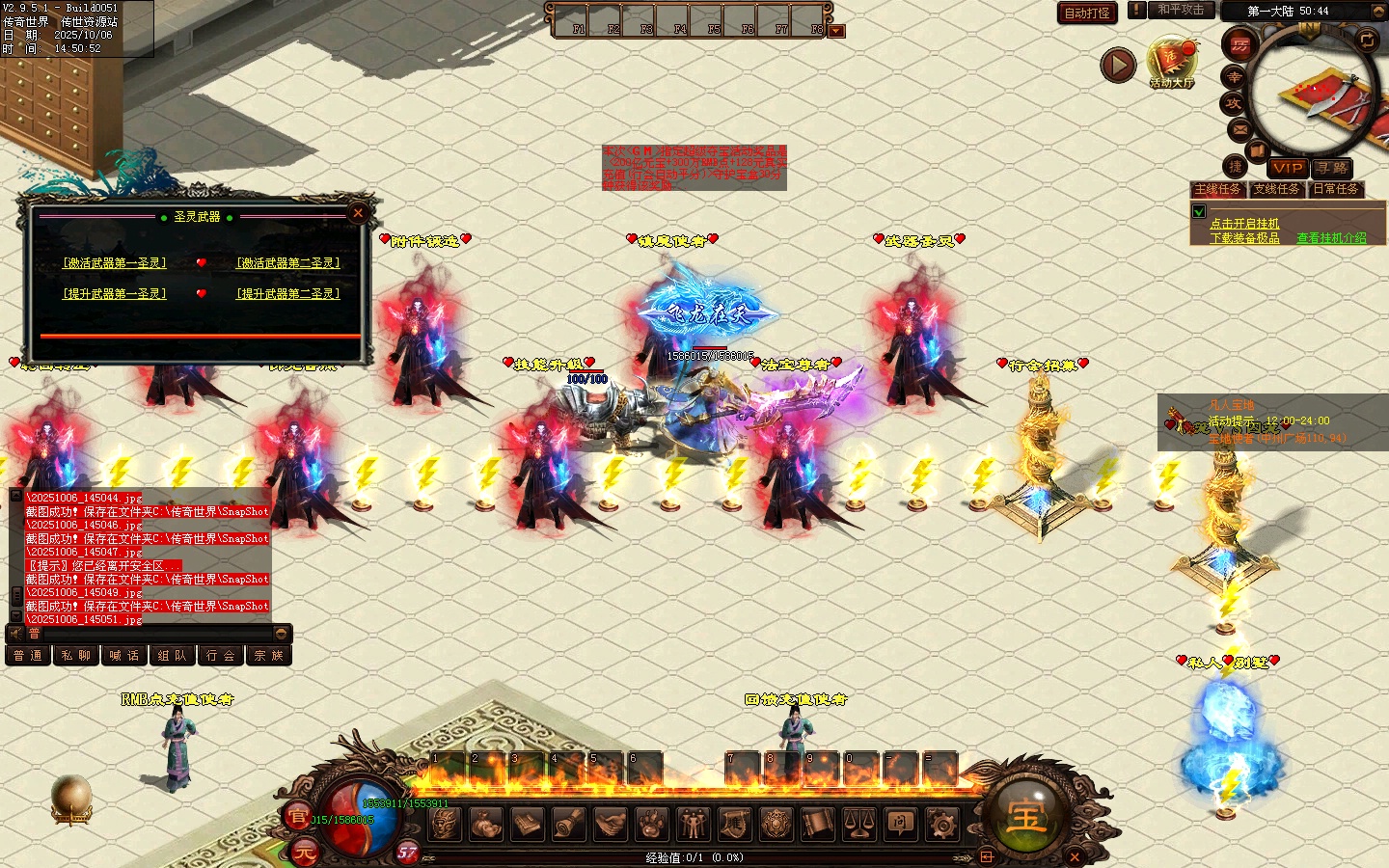Open the VIP panel
1389x868 pixels.
point(1287,168)
